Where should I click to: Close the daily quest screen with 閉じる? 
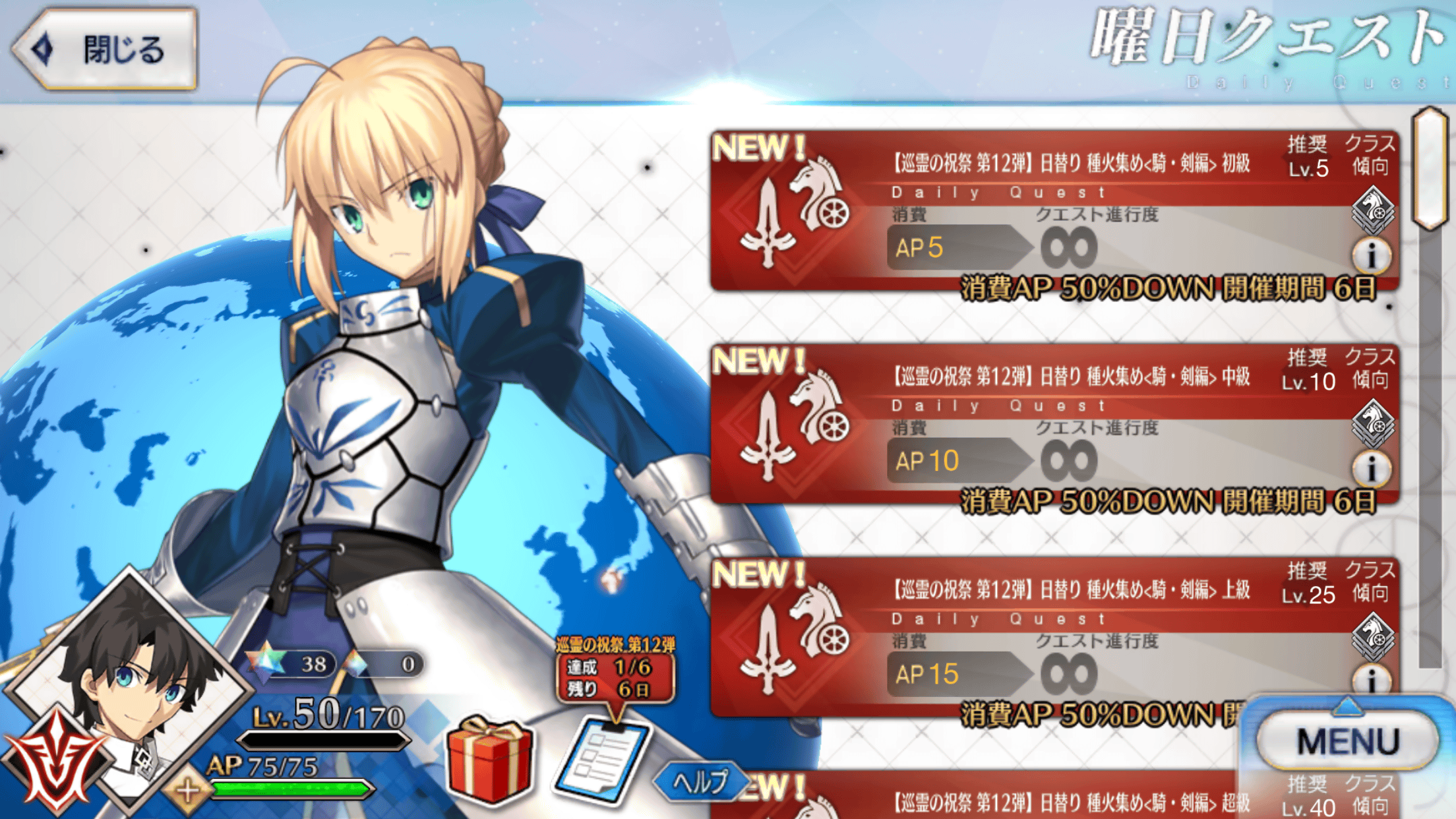(106, 49)
